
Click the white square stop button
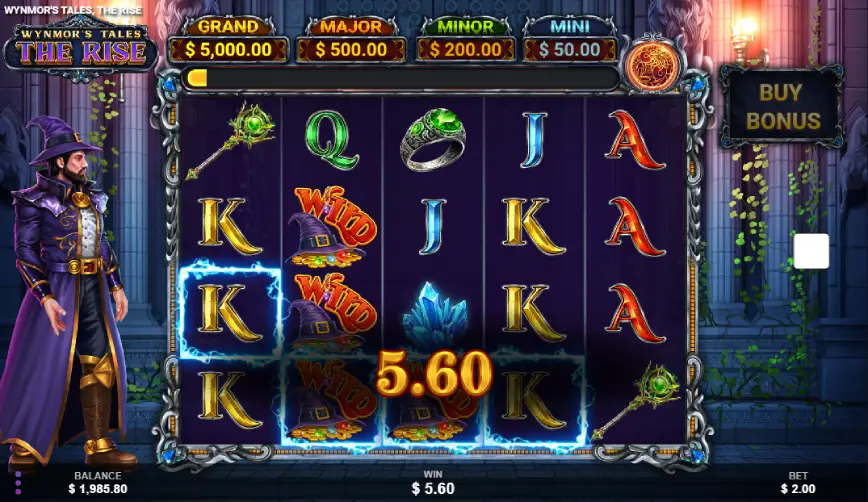811,251
